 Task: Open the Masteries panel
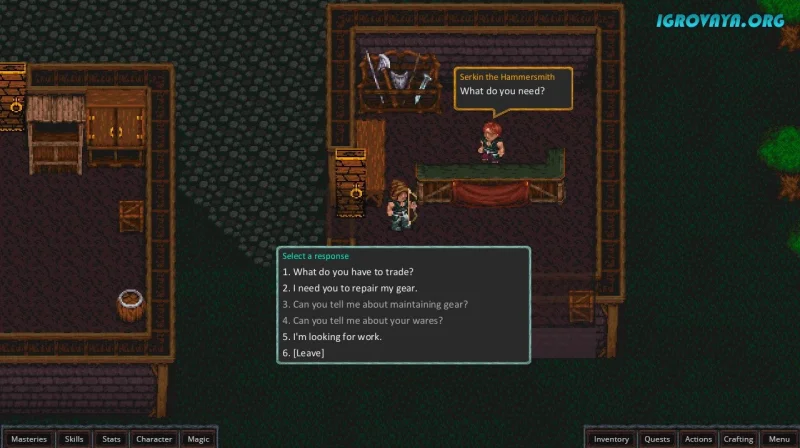29,439
